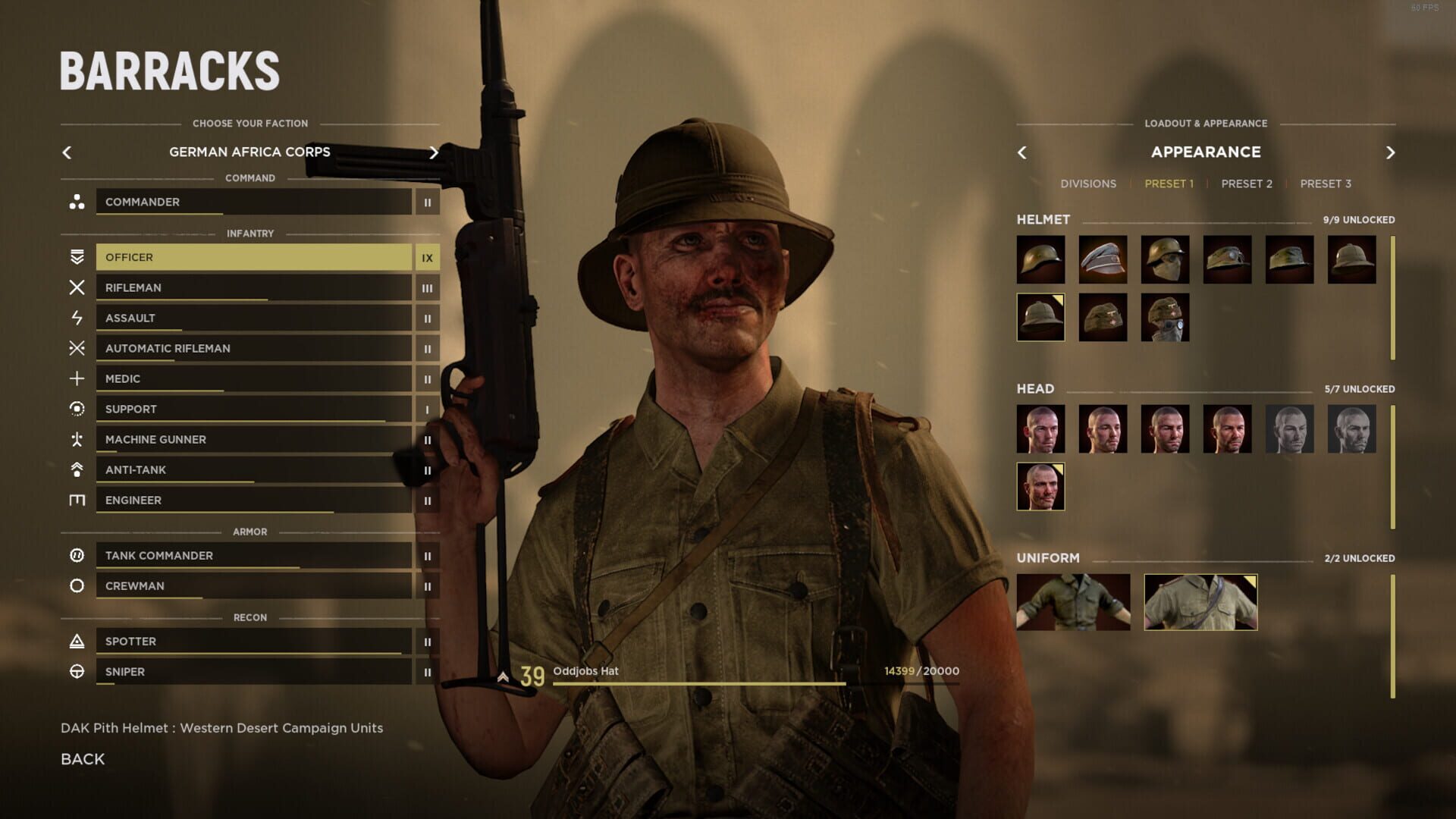The height and width of the screenshot is (819, 1456).
Task: Select the Sniper crosshair icon
Action: pyautogui.click(x=77, y=671)
